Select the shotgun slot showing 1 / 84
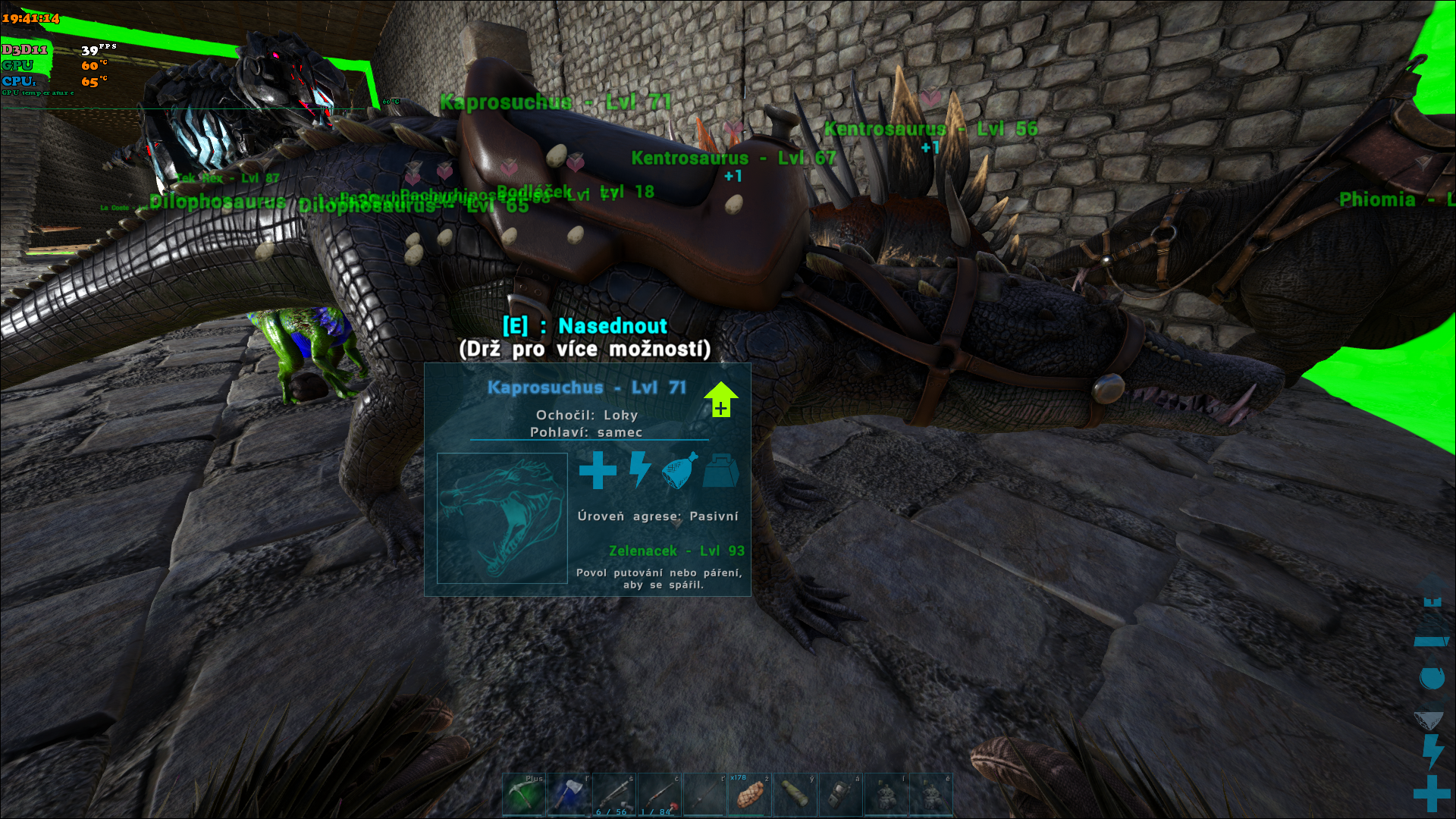 tap(660, 795)
